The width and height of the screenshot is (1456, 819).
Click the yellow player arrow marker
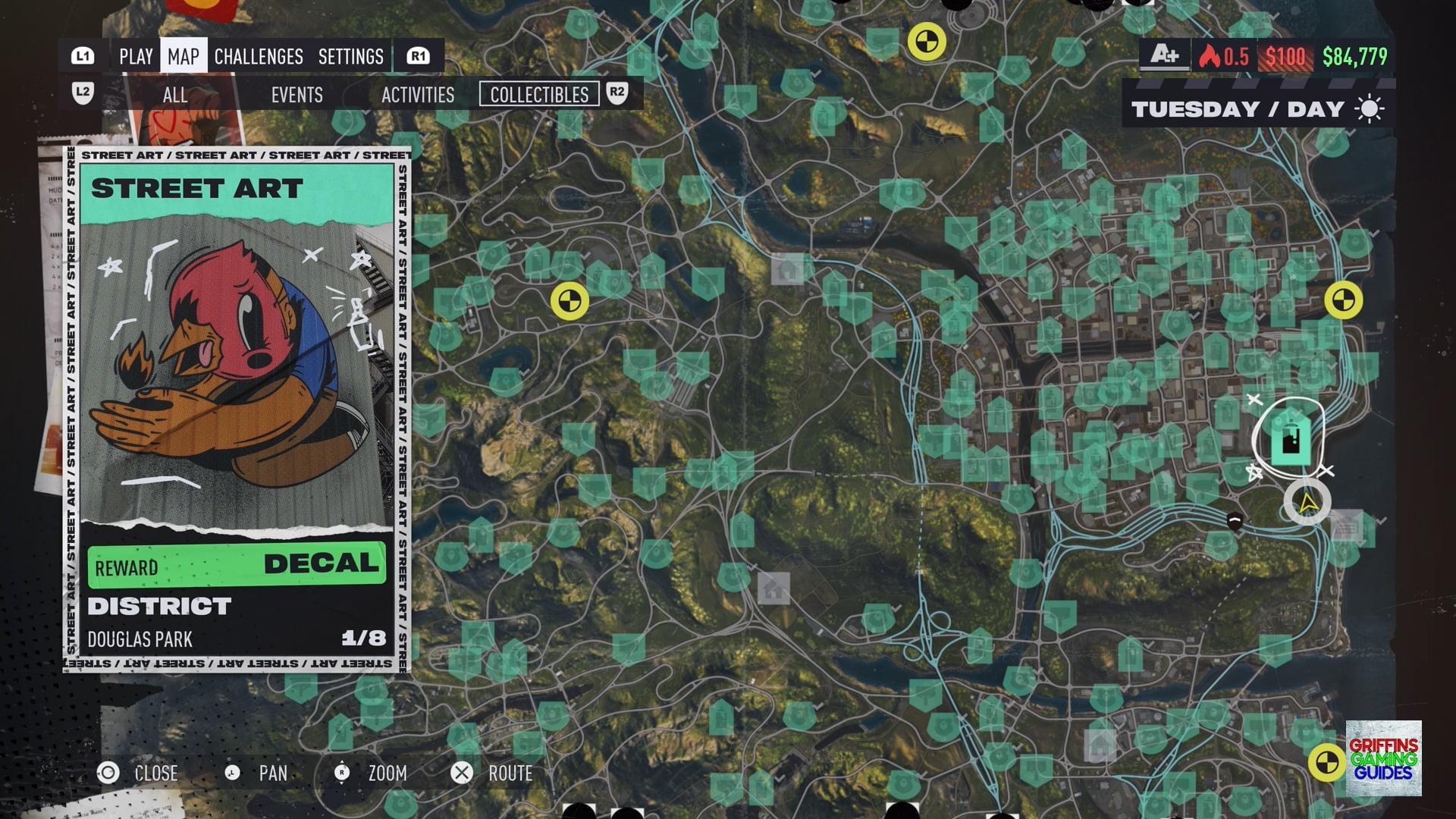(1307, 503)
